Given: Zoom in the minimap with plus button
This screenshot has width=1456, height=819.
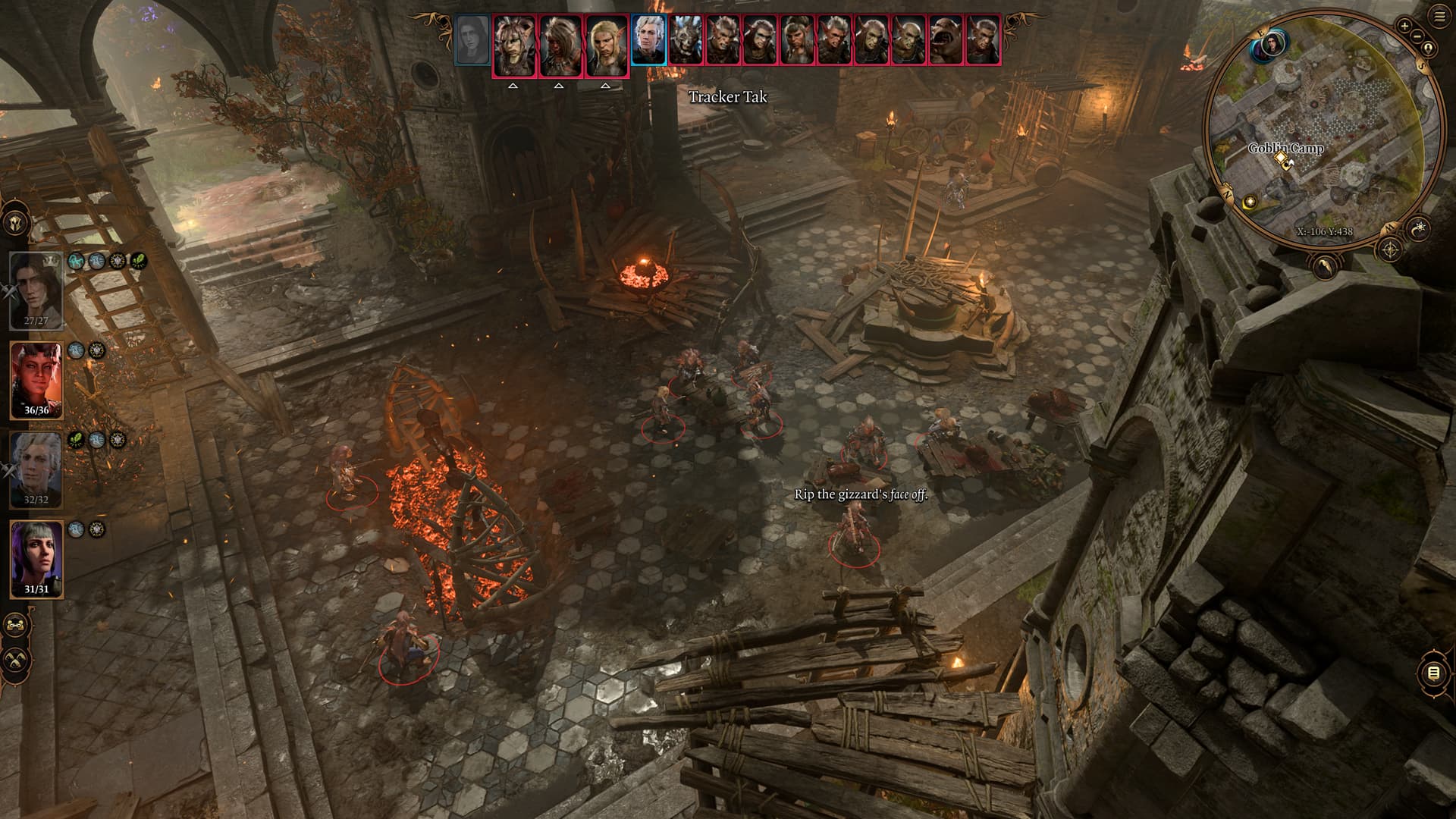Looking at the screenshot, I should point(1404,26).
